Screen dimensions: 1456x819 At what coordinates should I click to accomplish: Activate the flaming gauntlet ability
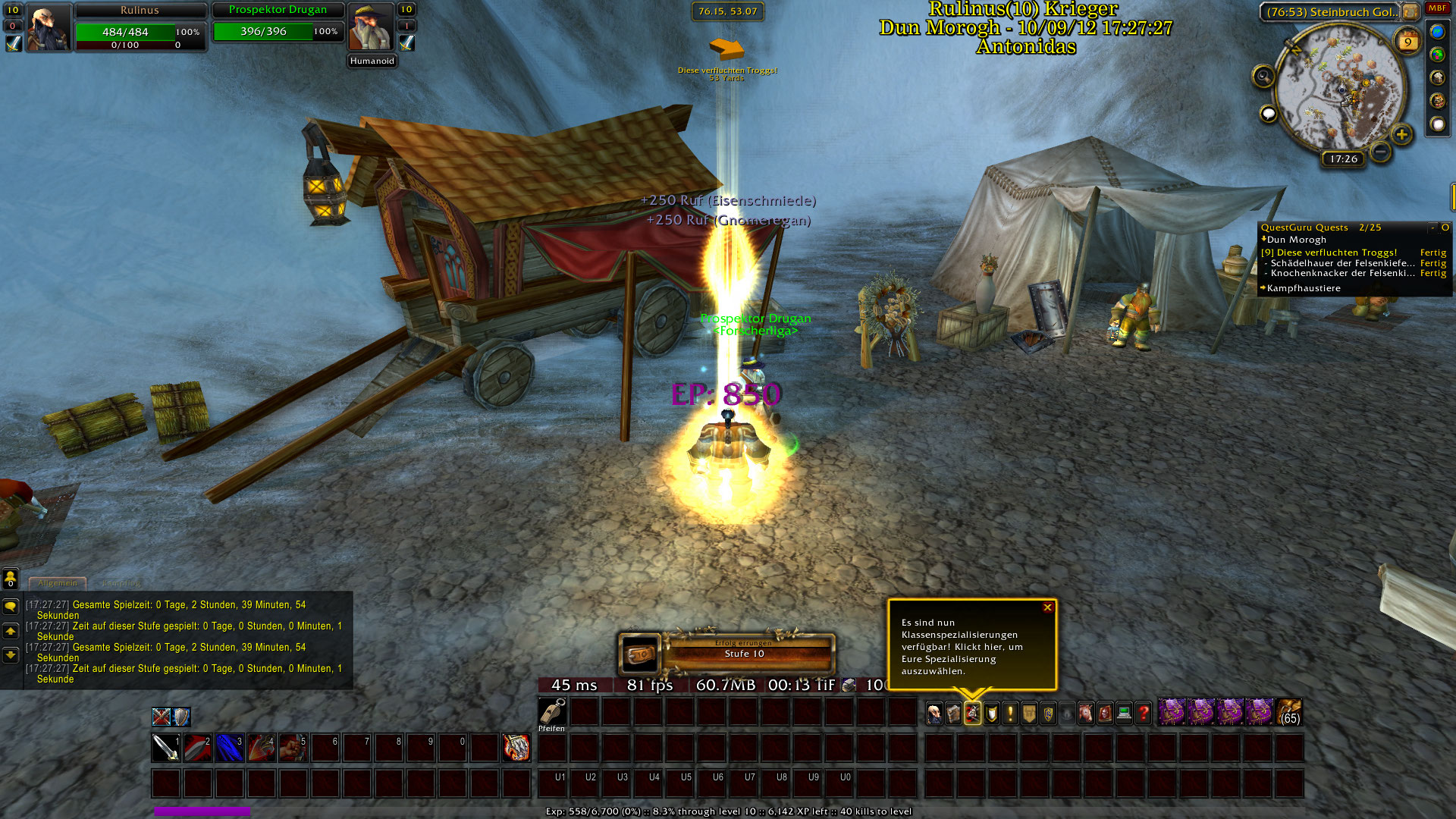(516, 748)
